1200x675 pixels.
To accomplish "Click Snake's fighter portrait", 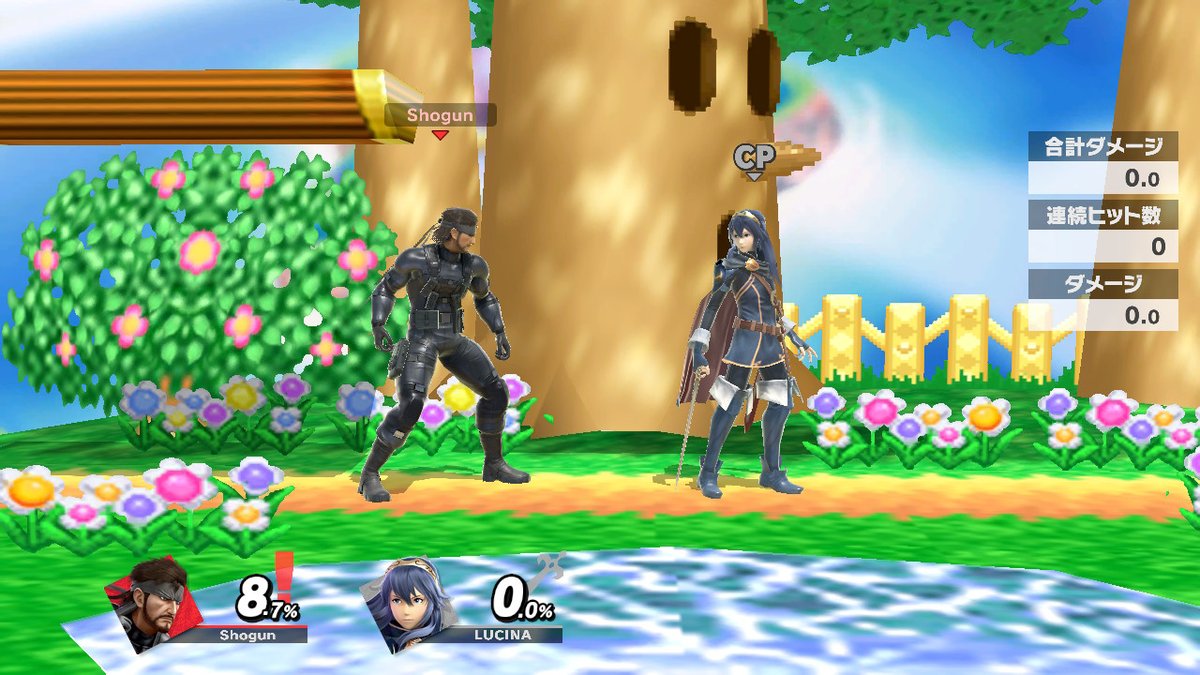I will [x=152, y=603].
